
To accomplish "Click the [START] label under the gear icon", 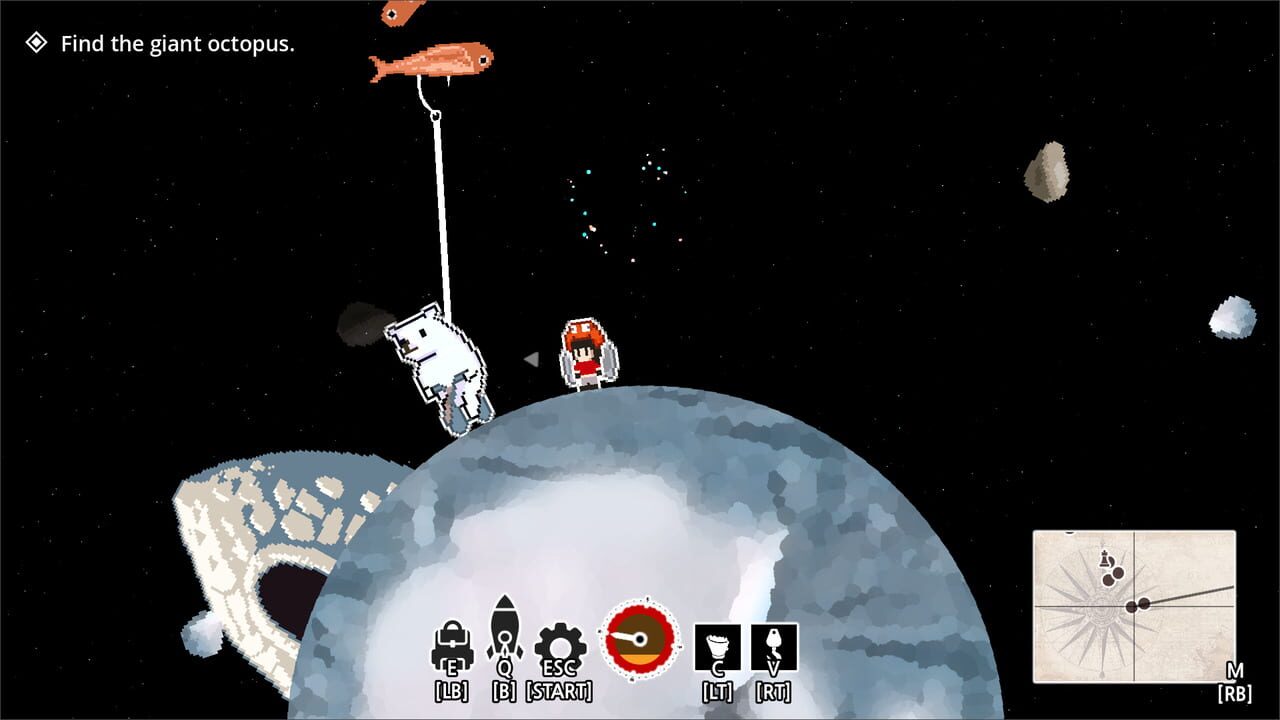I will click(559, 687).
